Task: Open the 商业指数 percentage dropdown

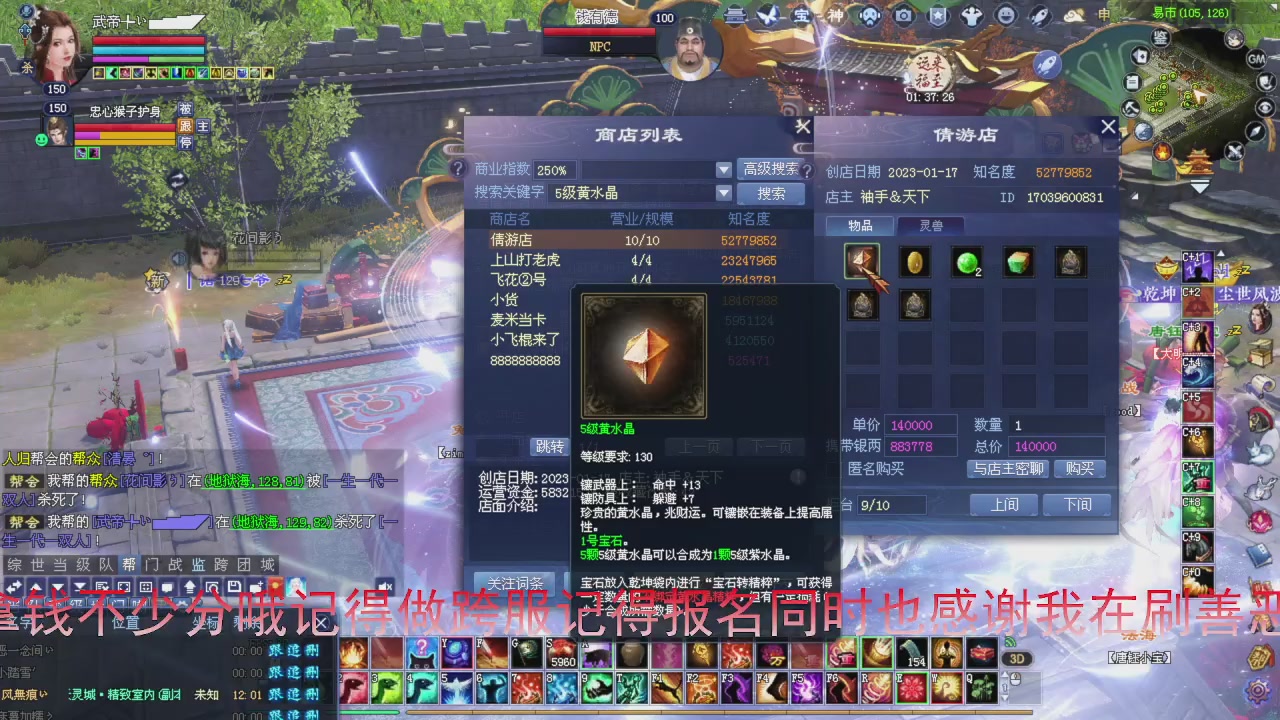Action: (x=723, y=170)
